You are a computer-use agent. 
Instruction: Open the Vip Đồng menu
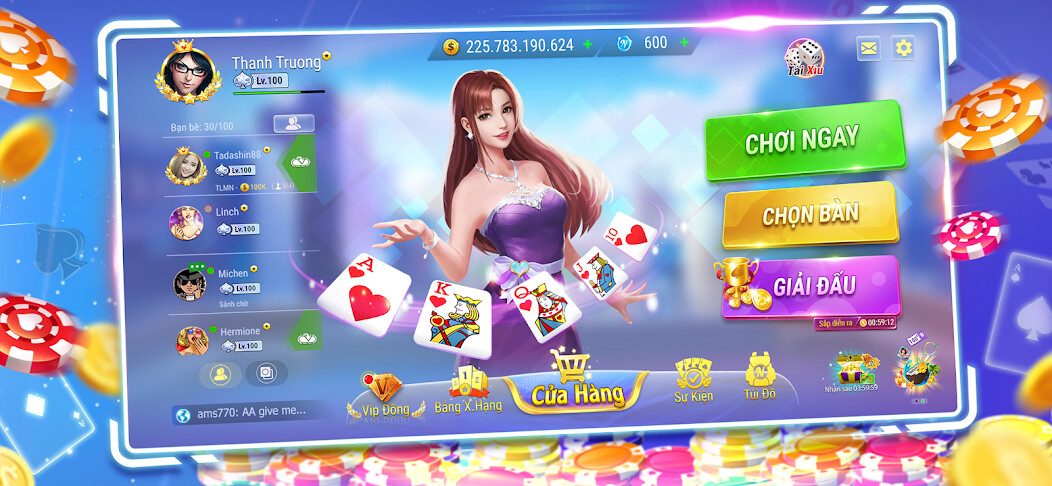(379, 397)
